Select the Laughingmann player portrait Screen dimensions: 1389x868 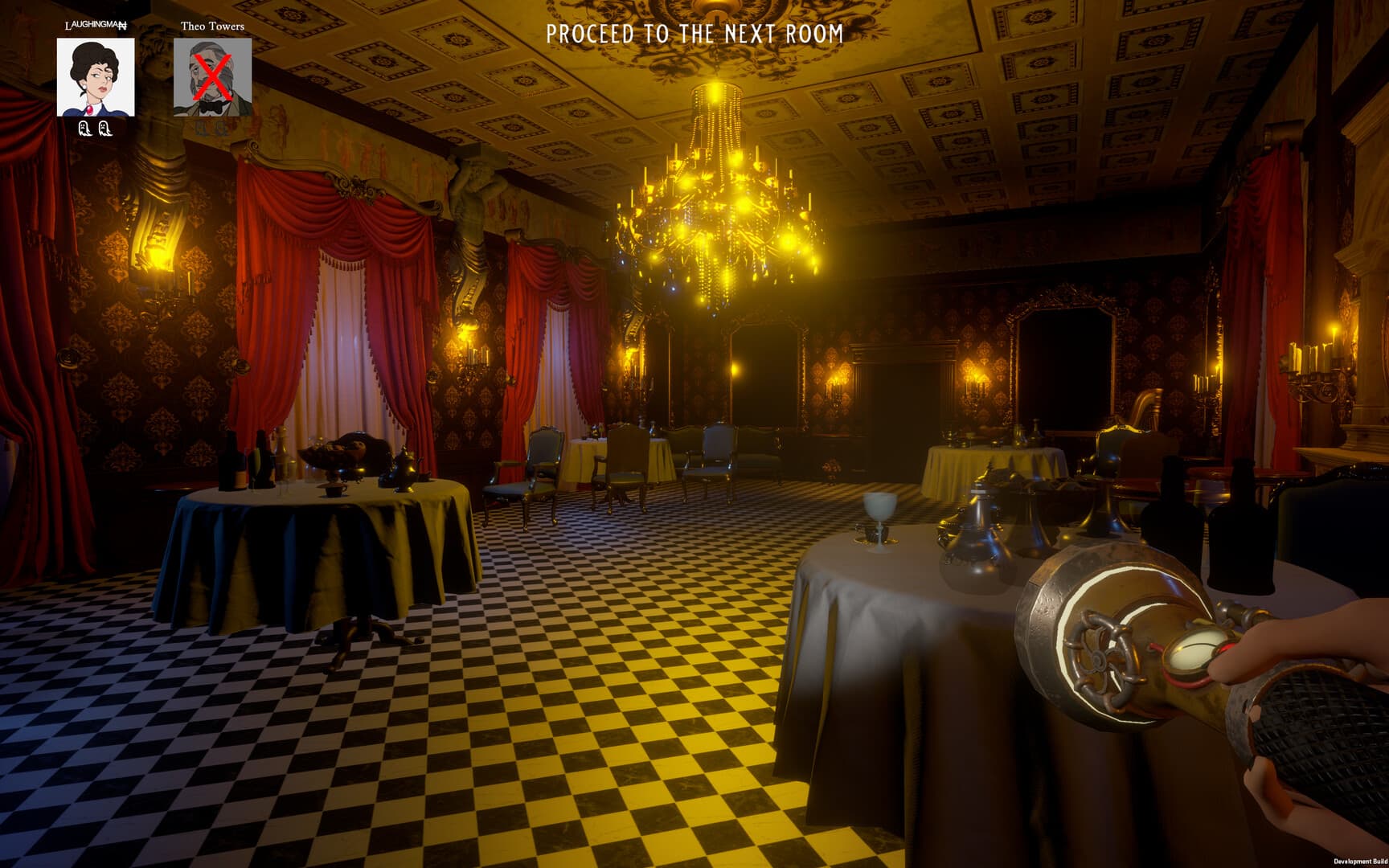(95, 77)
